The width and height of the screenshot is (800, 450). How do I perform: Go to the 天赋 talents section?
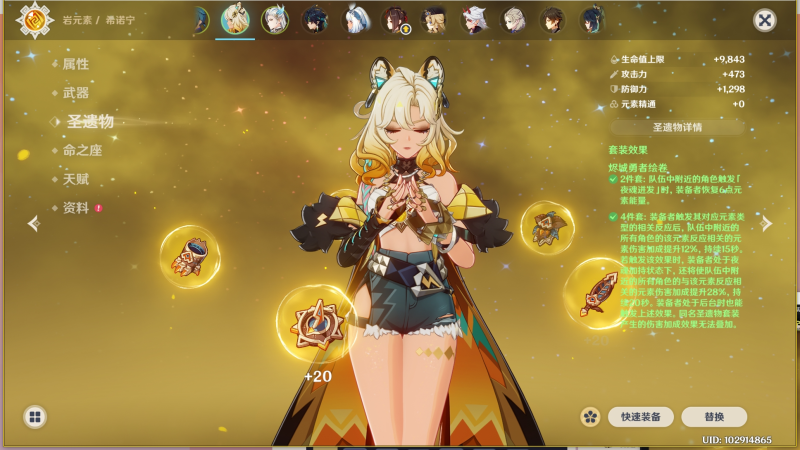[76, 178]
